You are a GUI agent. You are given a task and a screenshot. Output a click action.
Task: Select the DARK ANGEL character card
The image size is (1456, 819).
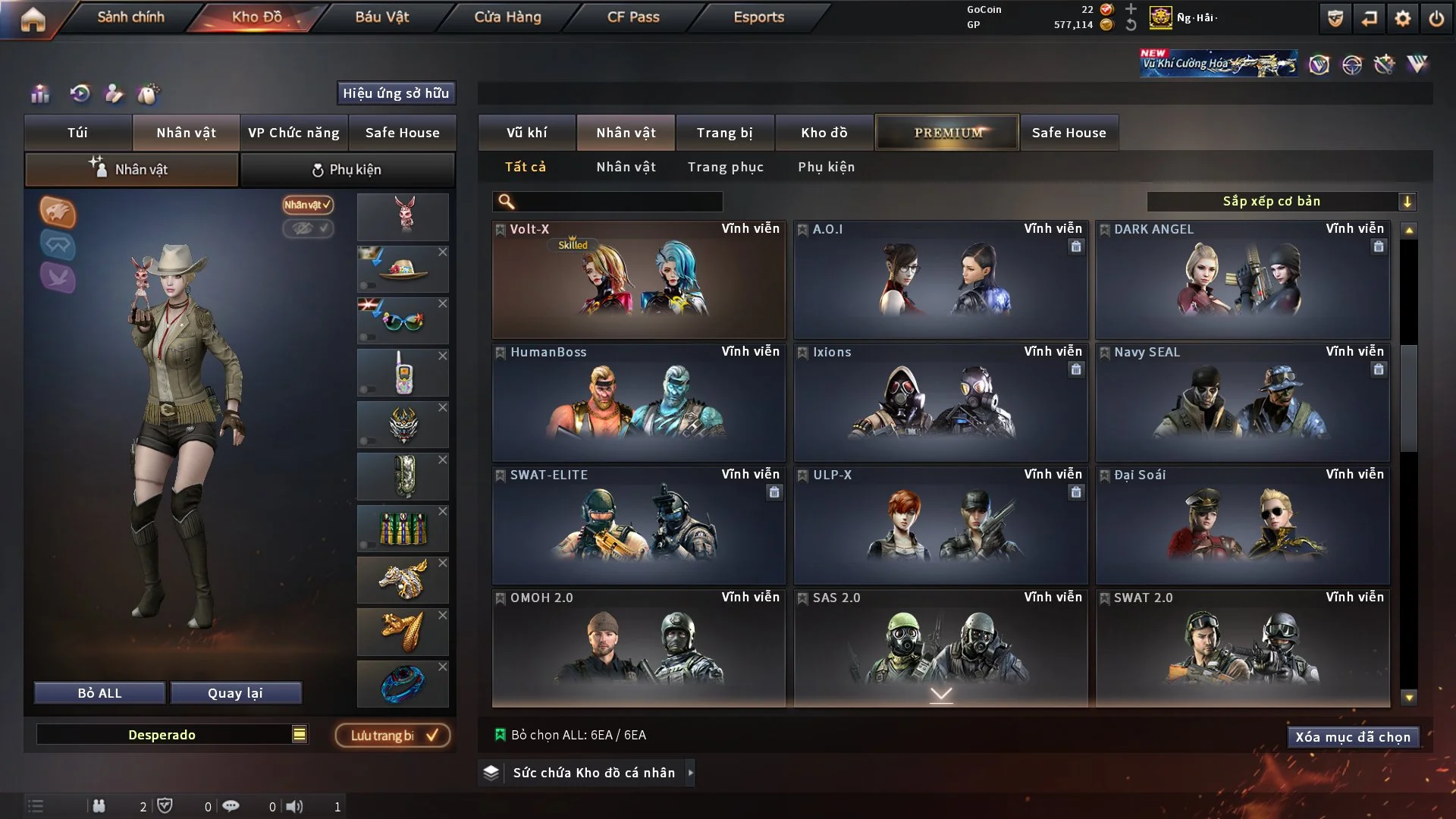click(x=1242, y=280)
